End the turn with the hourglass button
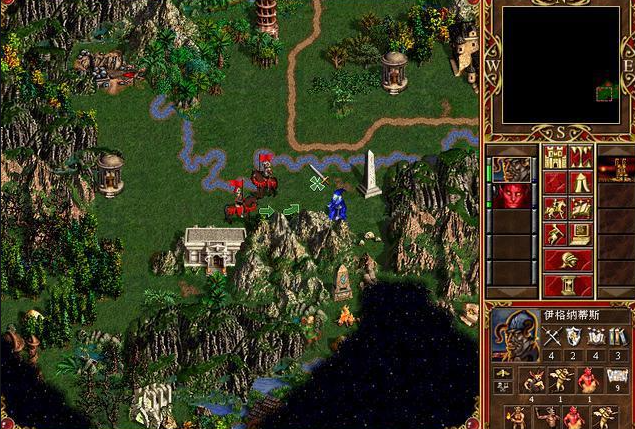 567,285
